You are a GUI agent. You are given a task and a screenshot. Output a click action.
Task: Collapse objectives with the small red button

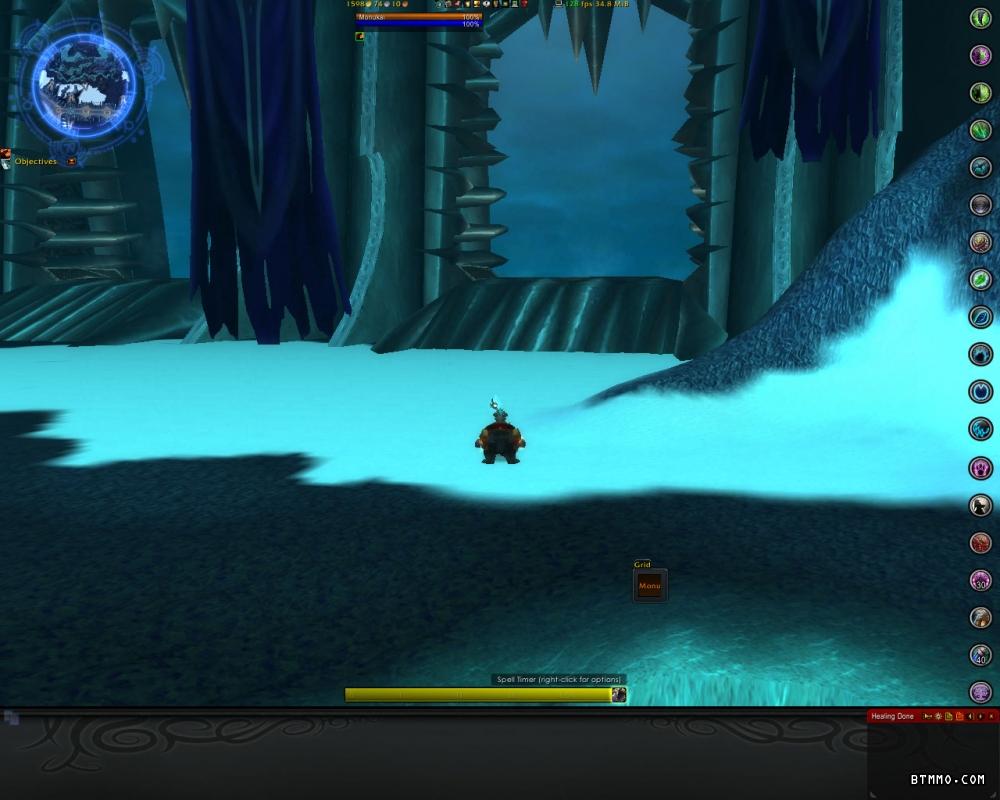coord(72,161)
